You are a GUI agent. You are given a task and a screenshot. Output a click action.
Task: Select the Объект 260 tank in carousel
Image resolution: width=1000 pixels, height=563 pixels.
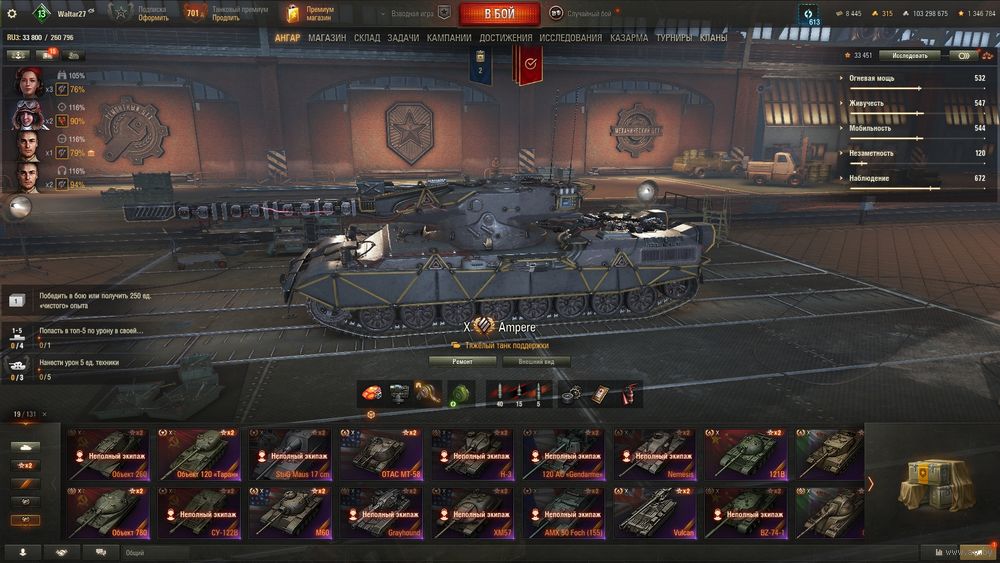tap(107, 455)
